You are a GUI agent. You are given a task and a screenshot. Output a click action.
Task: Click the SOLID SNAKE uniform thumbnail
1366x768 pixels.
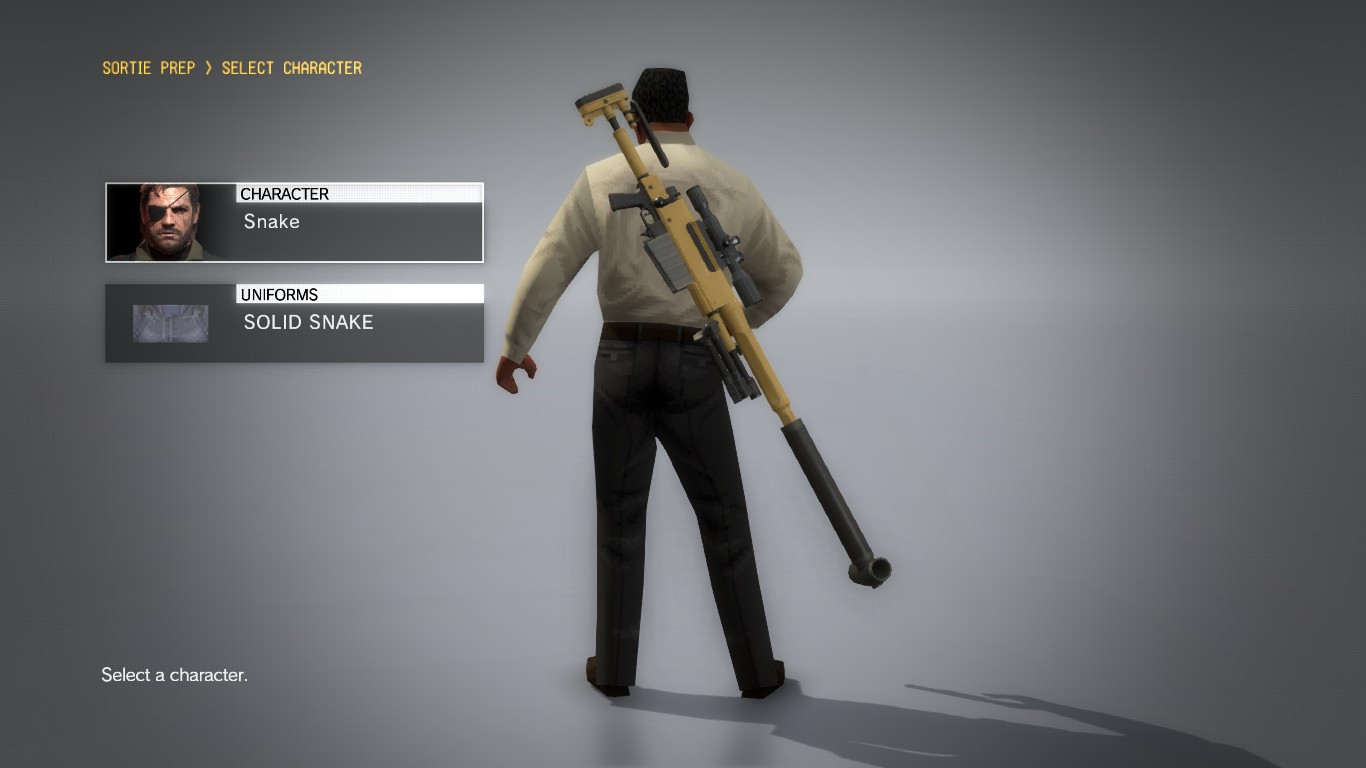(x=169, y=322)
